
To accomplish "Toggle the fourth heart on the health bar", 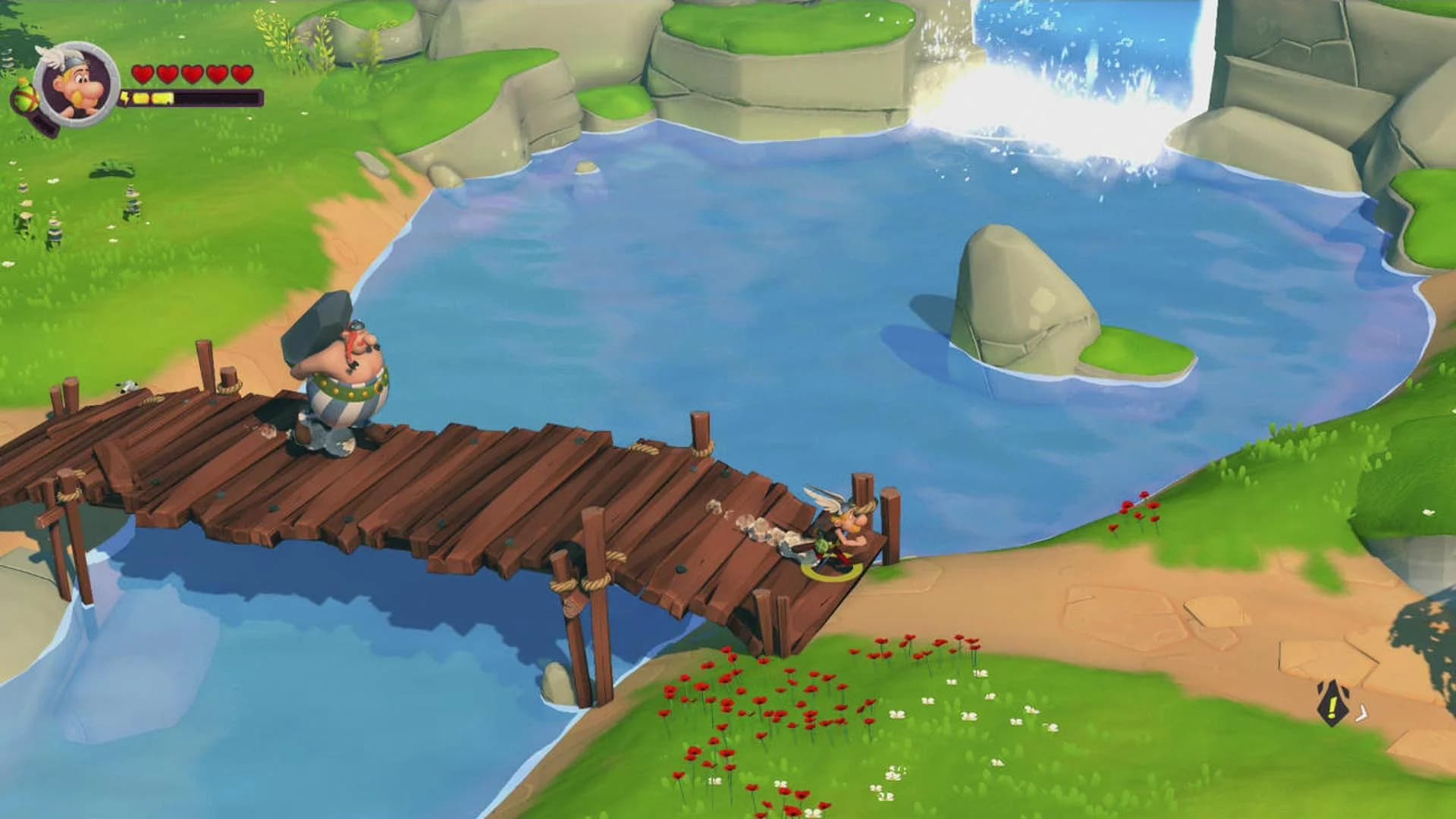I will click(x=215, y=74).
